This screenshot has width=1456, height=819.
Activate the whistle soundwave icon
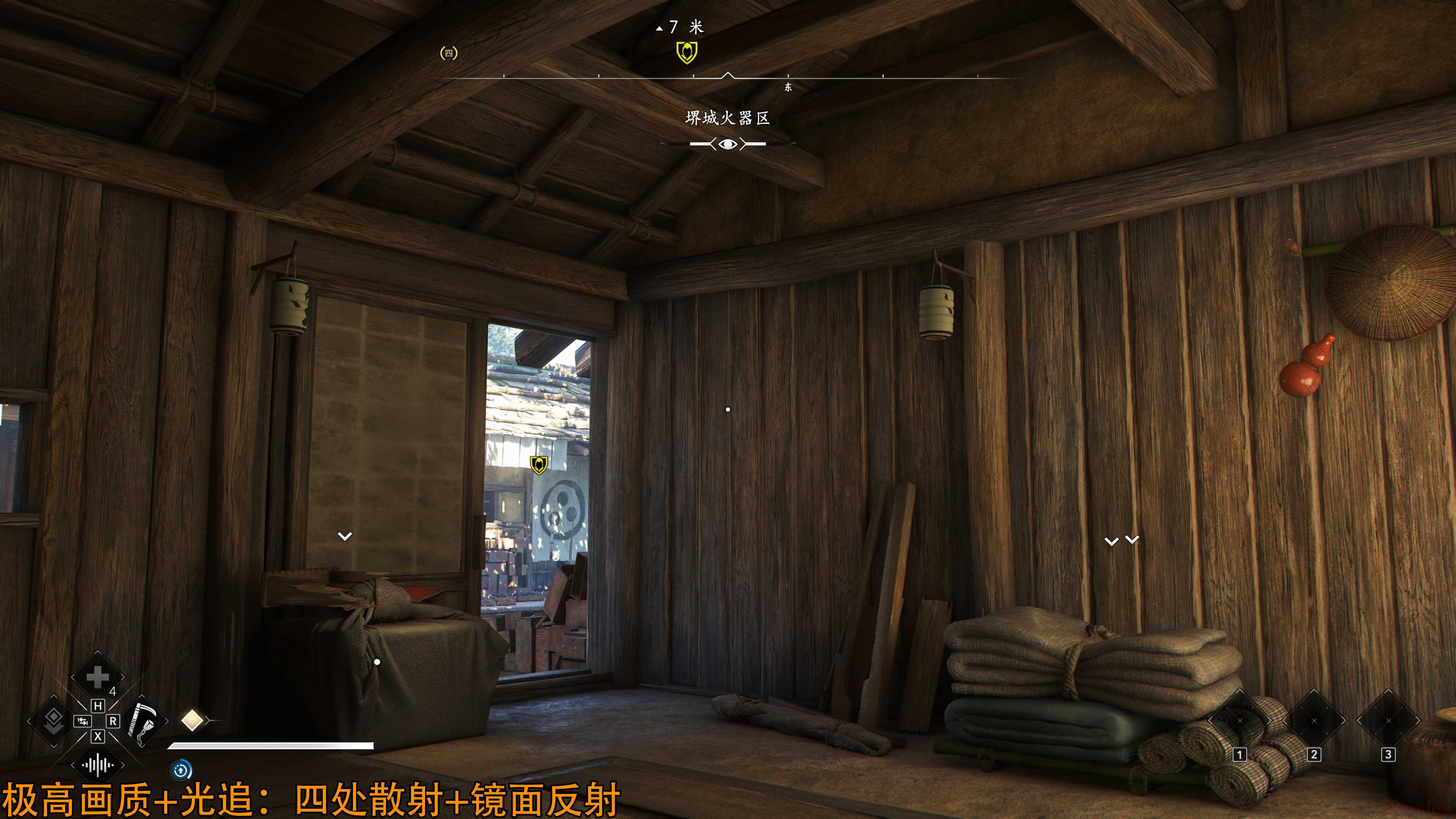(x=97, y=765)
